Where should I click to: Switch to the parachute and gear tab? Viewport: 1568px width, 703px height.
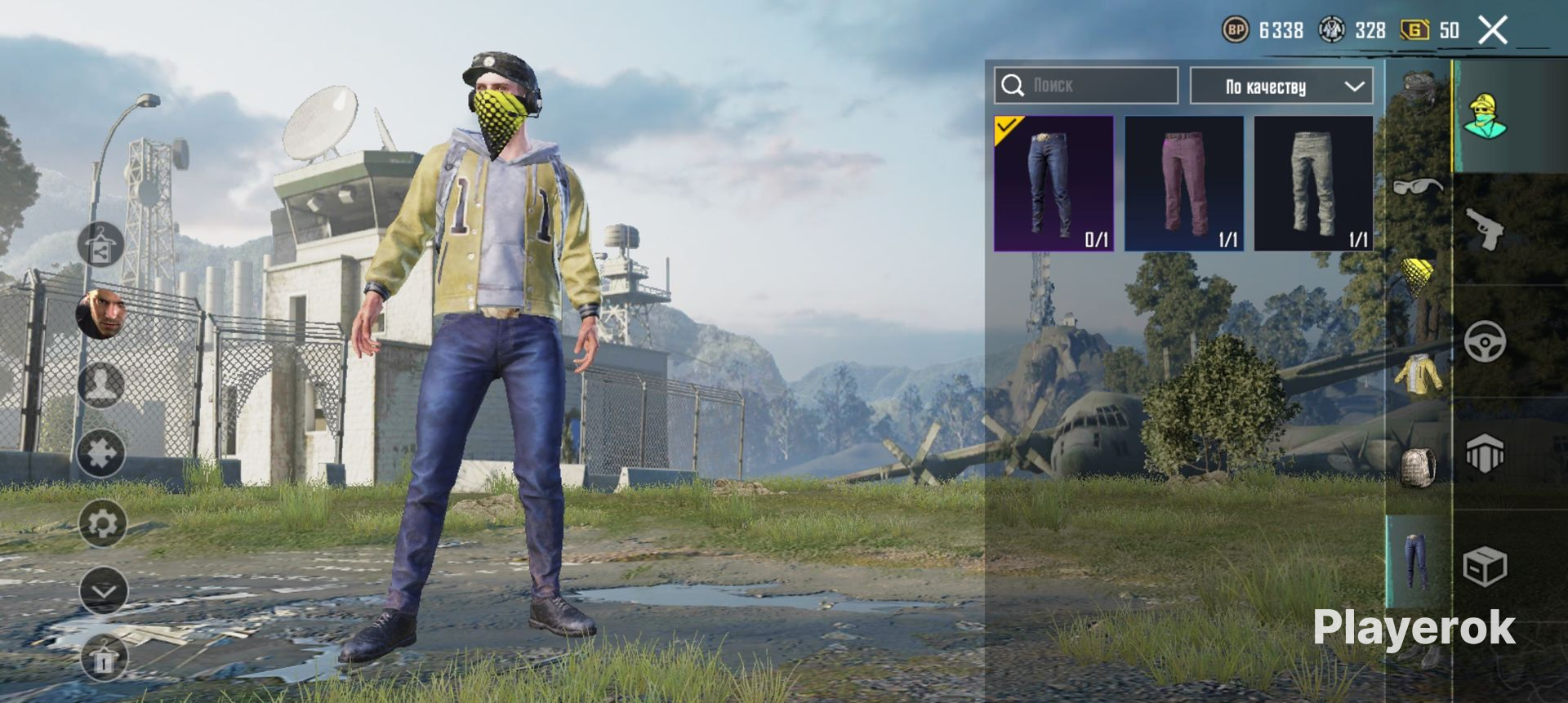click(1485, 454)
